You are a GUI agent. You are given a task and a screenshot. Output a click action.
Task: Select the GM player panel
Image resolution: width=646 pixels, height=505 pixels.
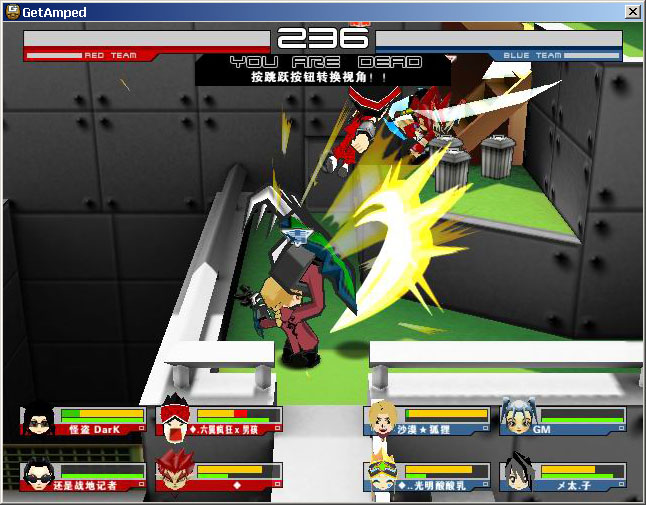(x=563, y=420)
